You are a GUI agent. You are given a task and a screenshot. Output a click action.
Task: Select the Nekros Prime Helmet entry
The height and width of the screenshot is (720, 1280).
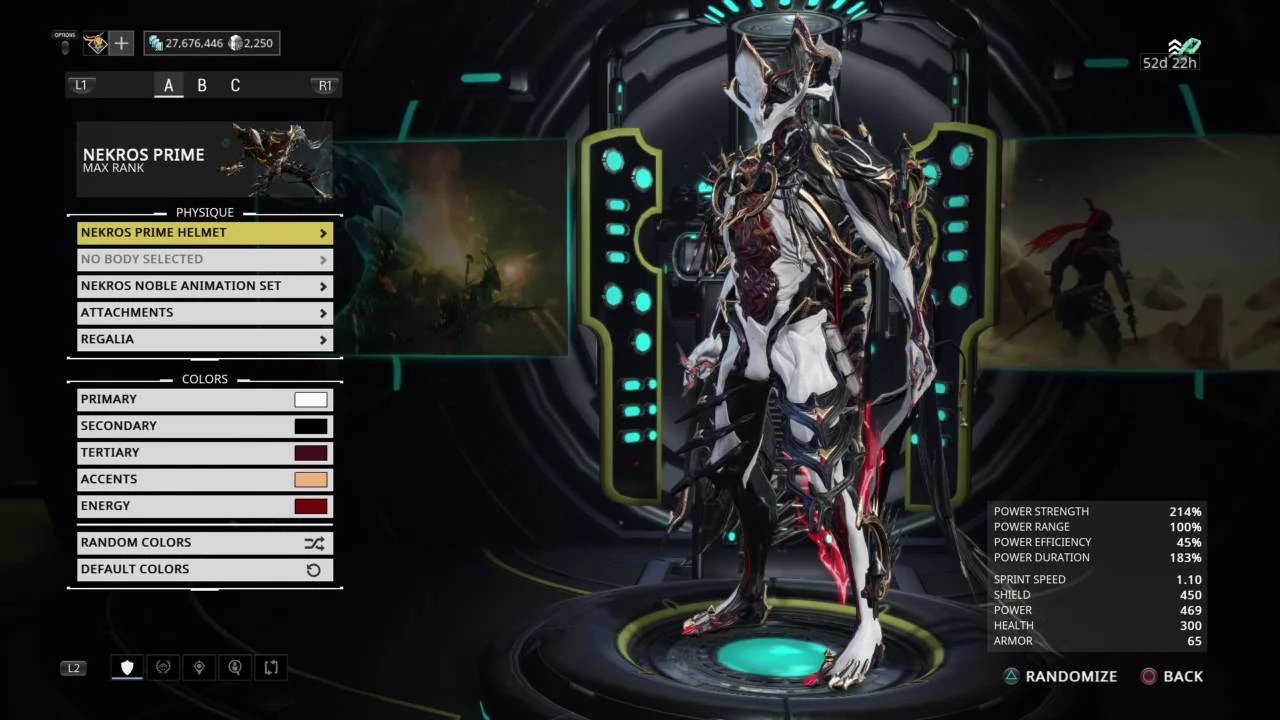(x=204, y=232)
